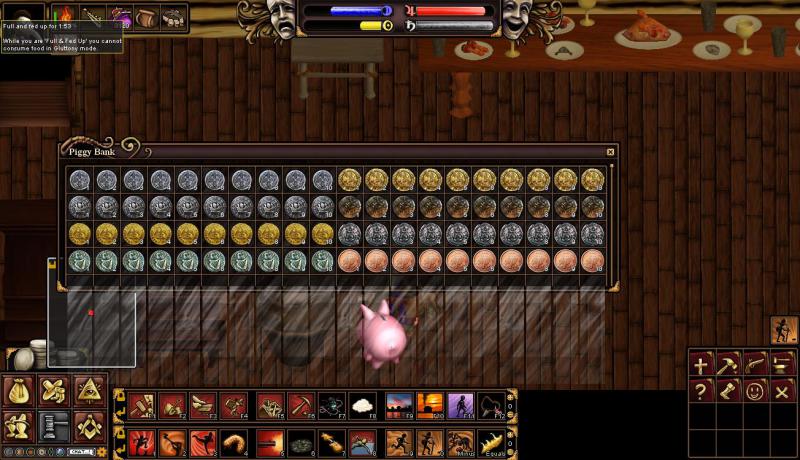Image resolution: width=800 pixels, height=460 pixels.
Task: Open the question mark help book
Action: click(701, 391)
